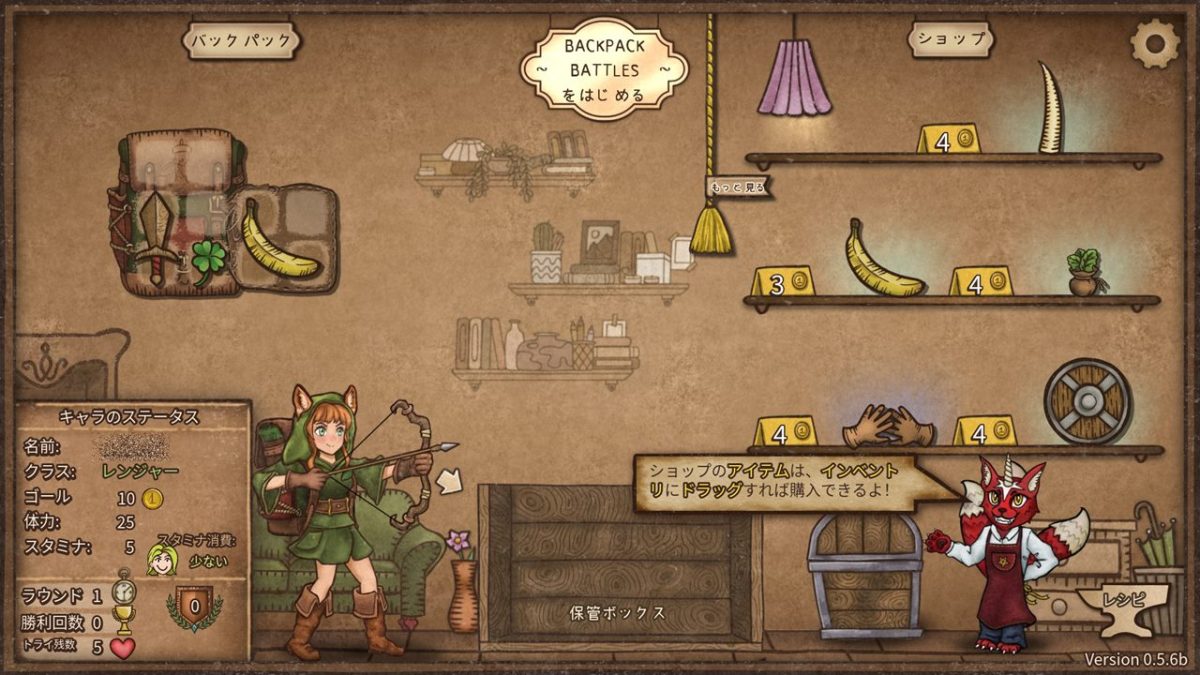Choose the round wooden shield in shop
This screenshot has height=675, width=1200.
[x=1087, y=401]
